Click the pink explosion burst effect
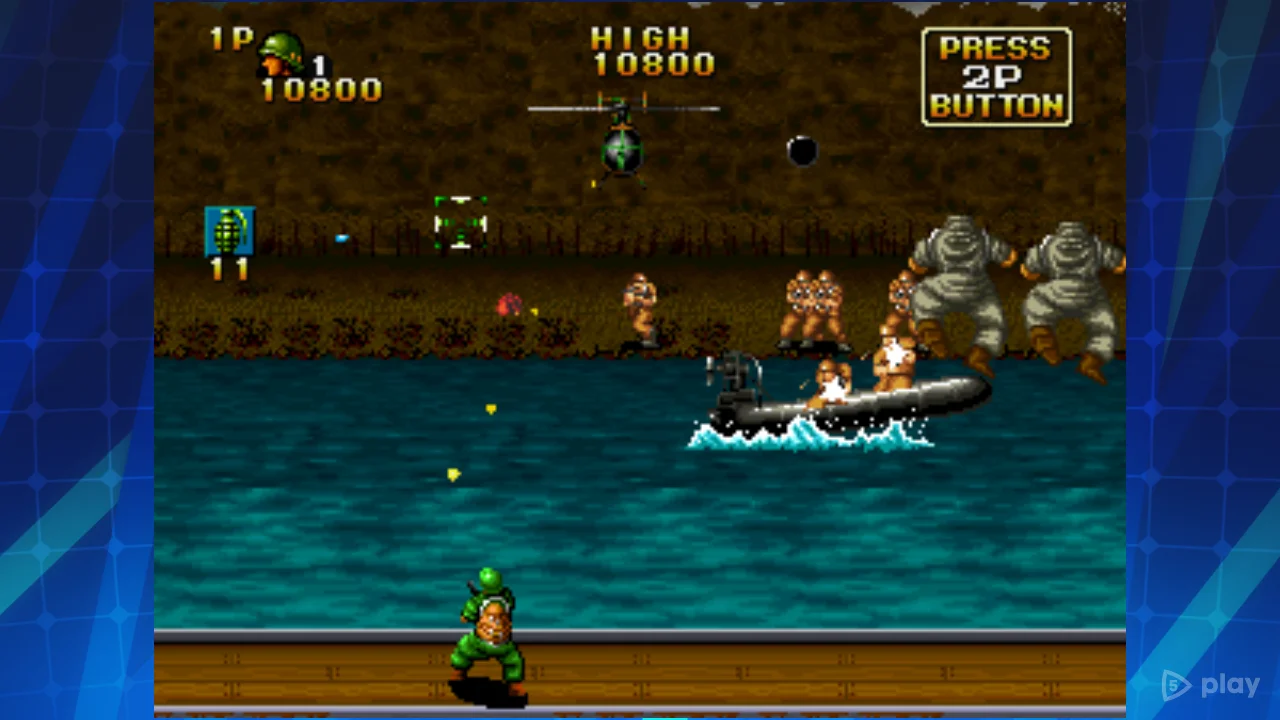1280x720 pixels. pyautogui.click(x=510, y=303)
